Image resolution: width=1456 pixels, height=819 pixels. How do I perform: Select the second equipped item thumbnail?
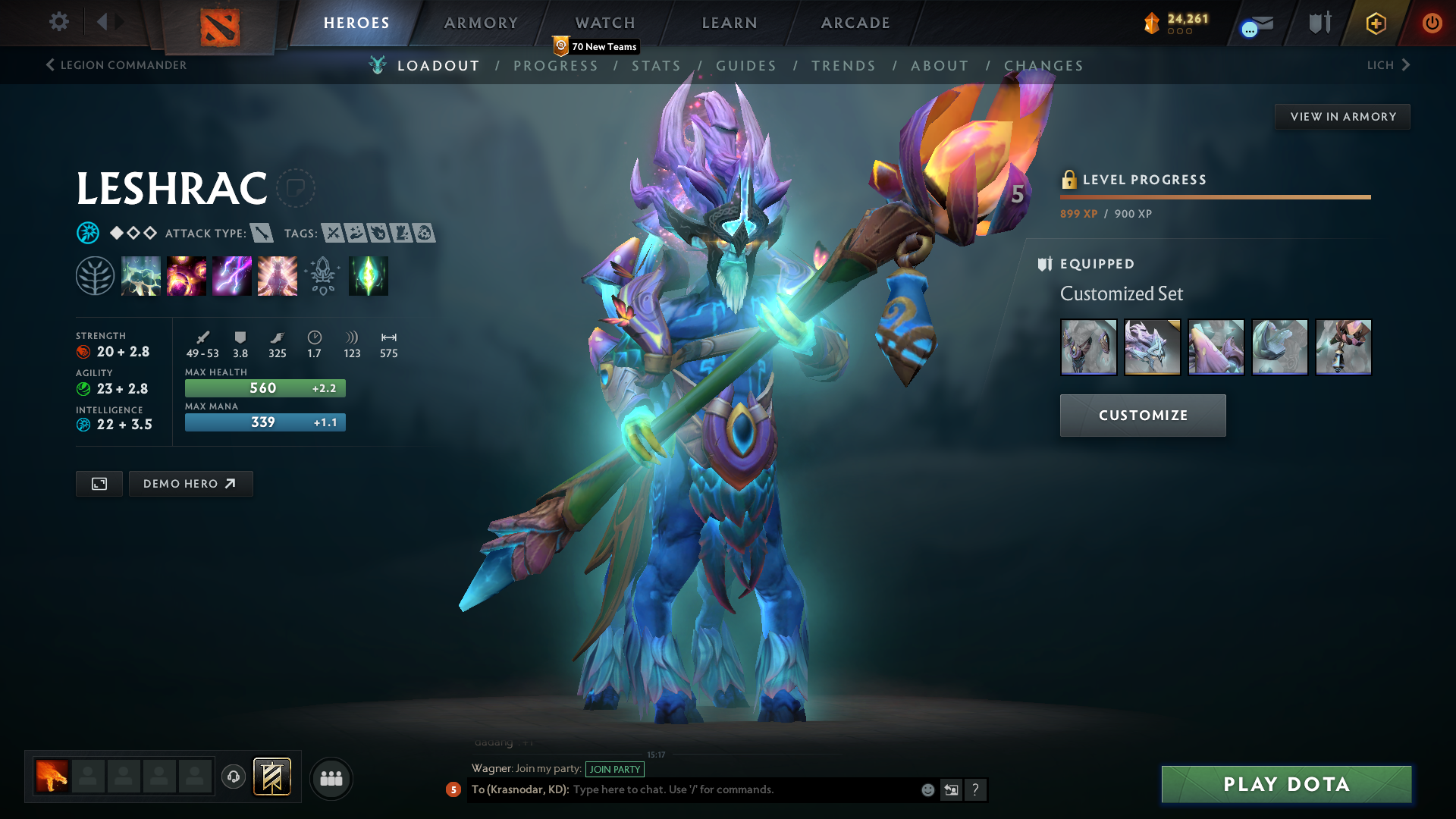coord(1152,347)
